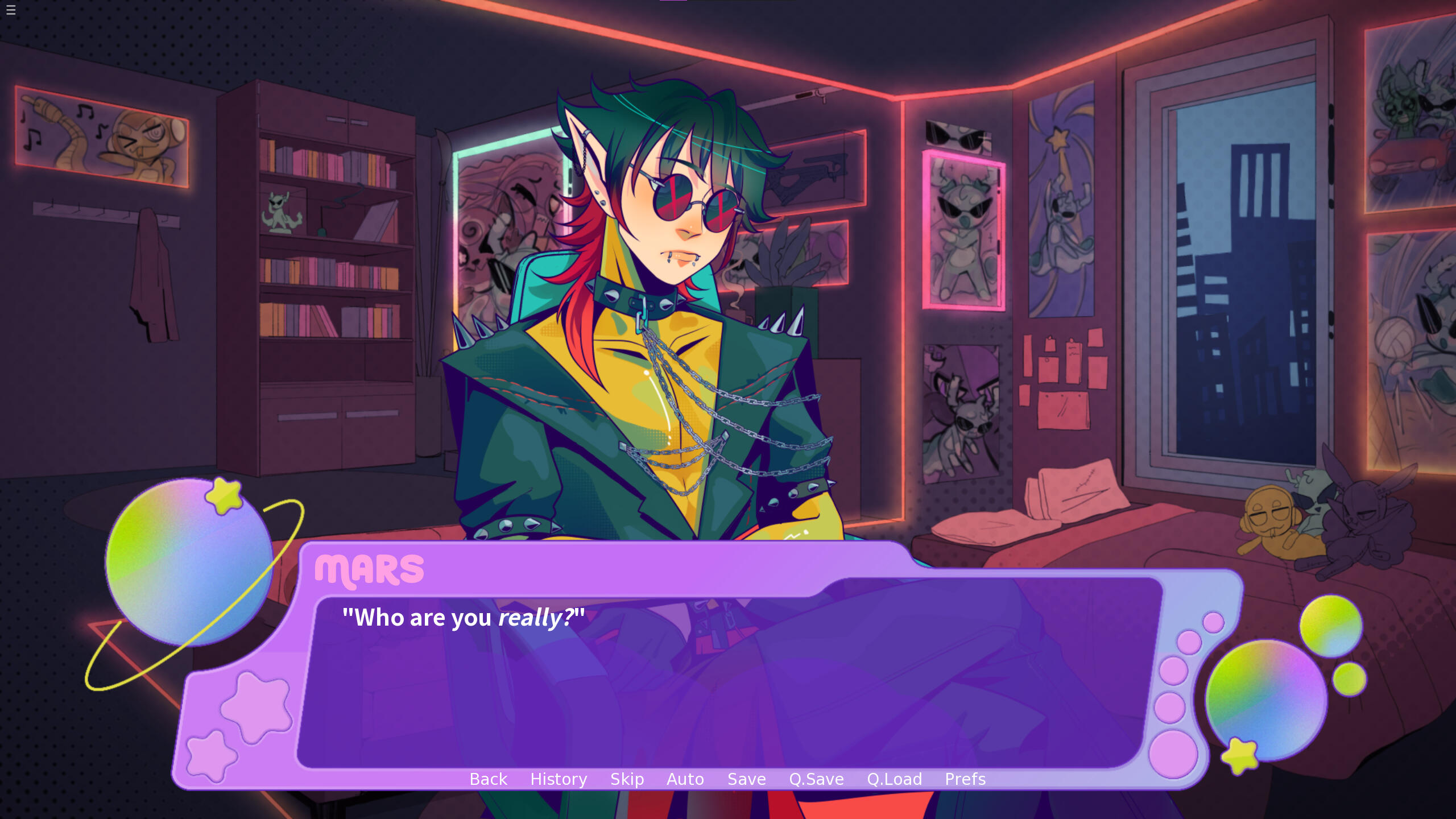
Task: Quick save with Q.Save
Action: tap(816, 779)
